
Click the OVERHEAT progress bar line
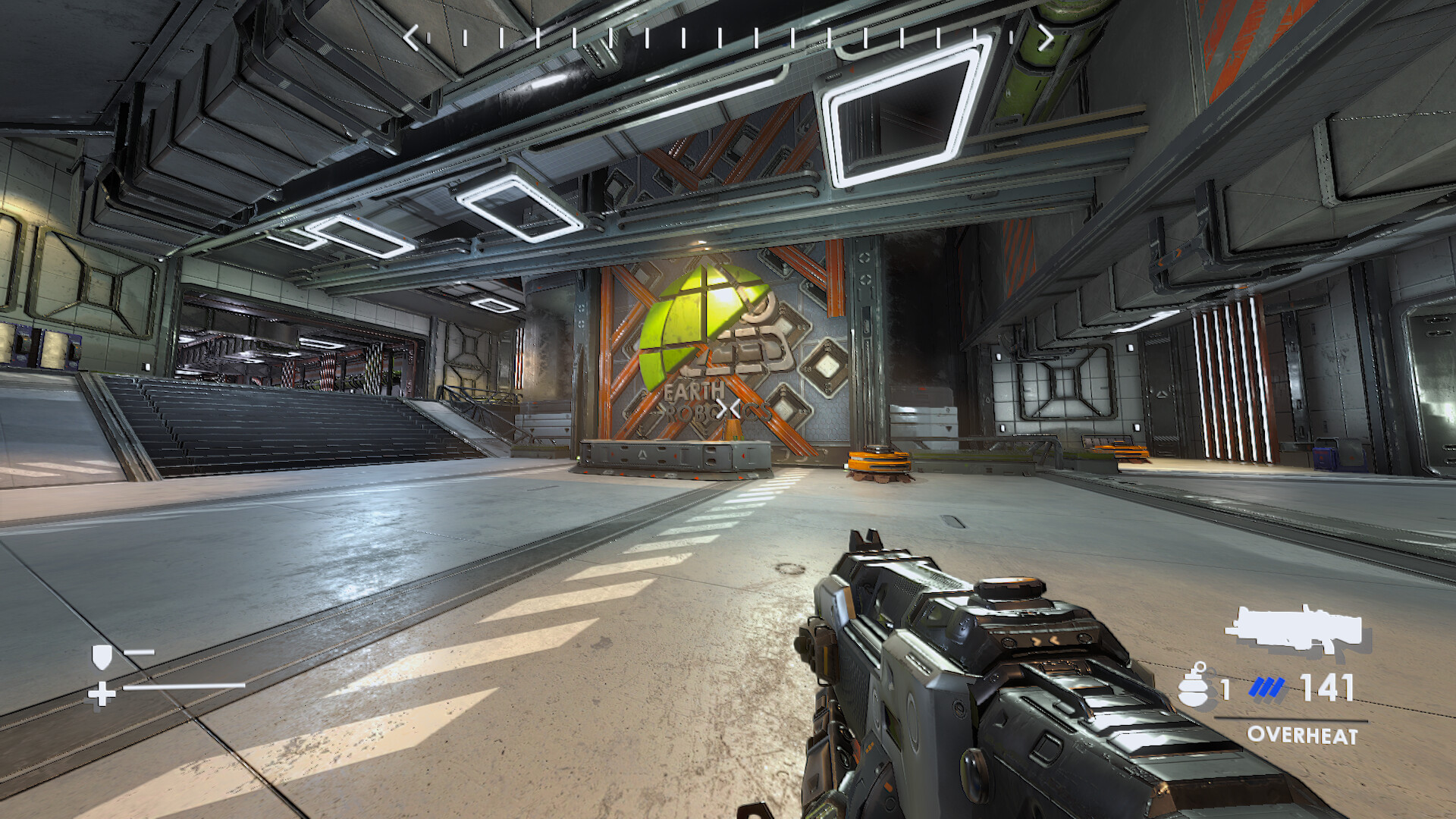pos(1291,718)
